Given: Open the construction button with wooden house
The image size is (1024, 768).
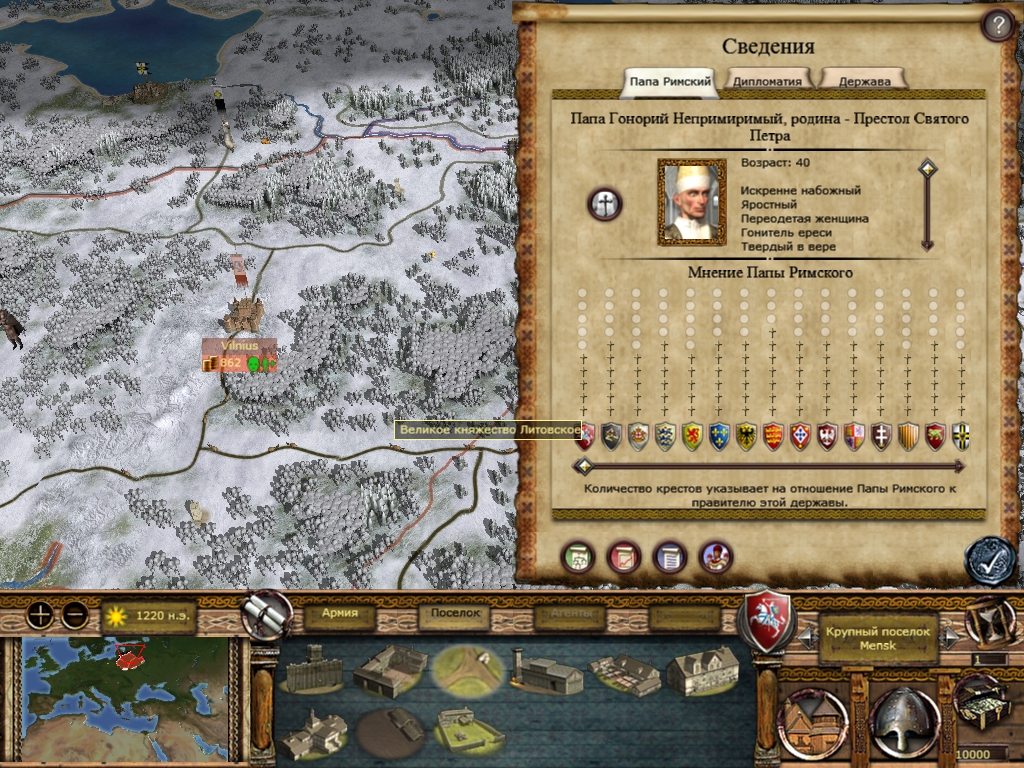Looking at the screenshot, I should coord(811,718).
